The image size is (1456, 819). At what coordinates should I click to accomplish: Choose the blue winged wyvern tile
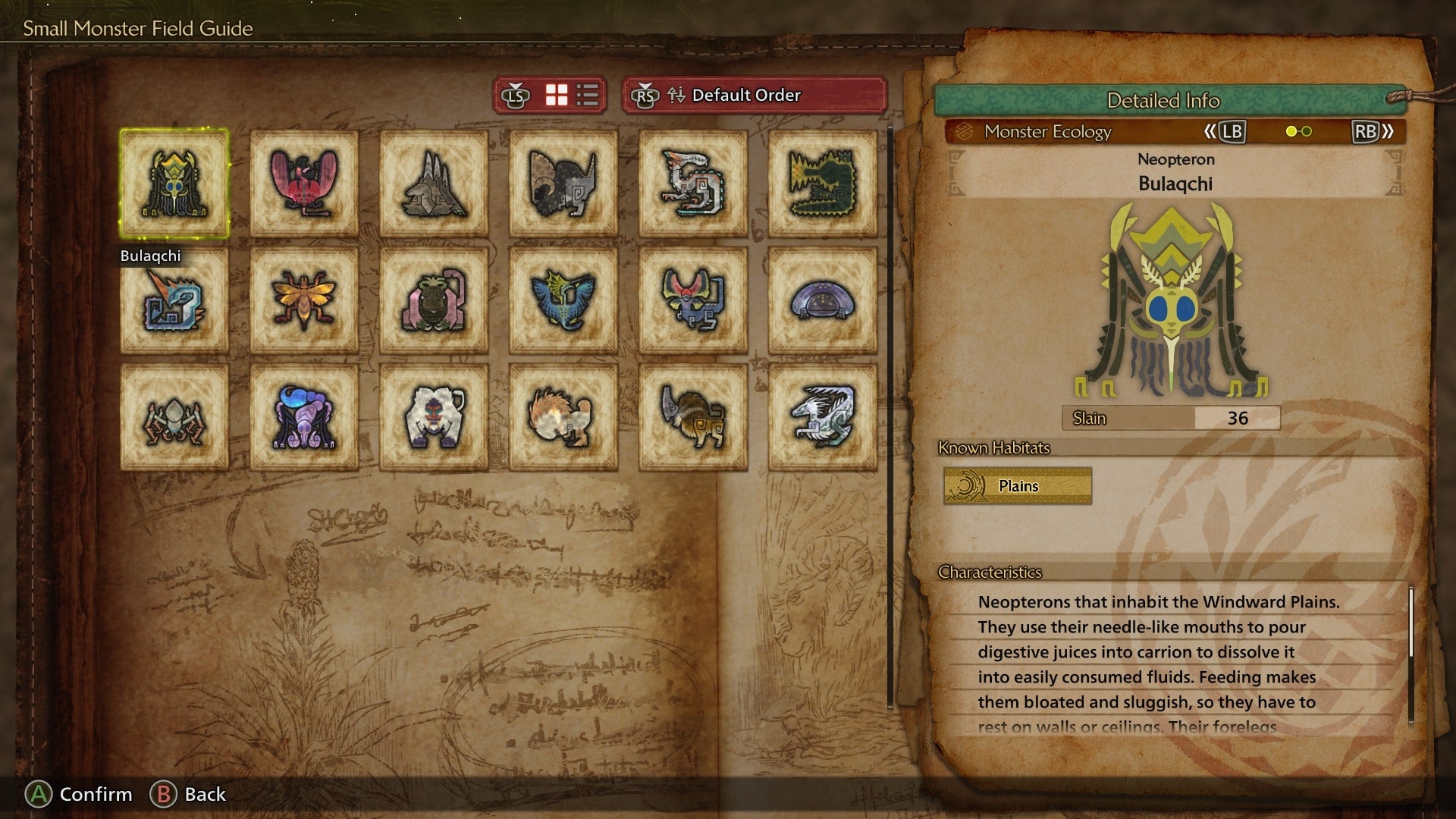(563, 300)
